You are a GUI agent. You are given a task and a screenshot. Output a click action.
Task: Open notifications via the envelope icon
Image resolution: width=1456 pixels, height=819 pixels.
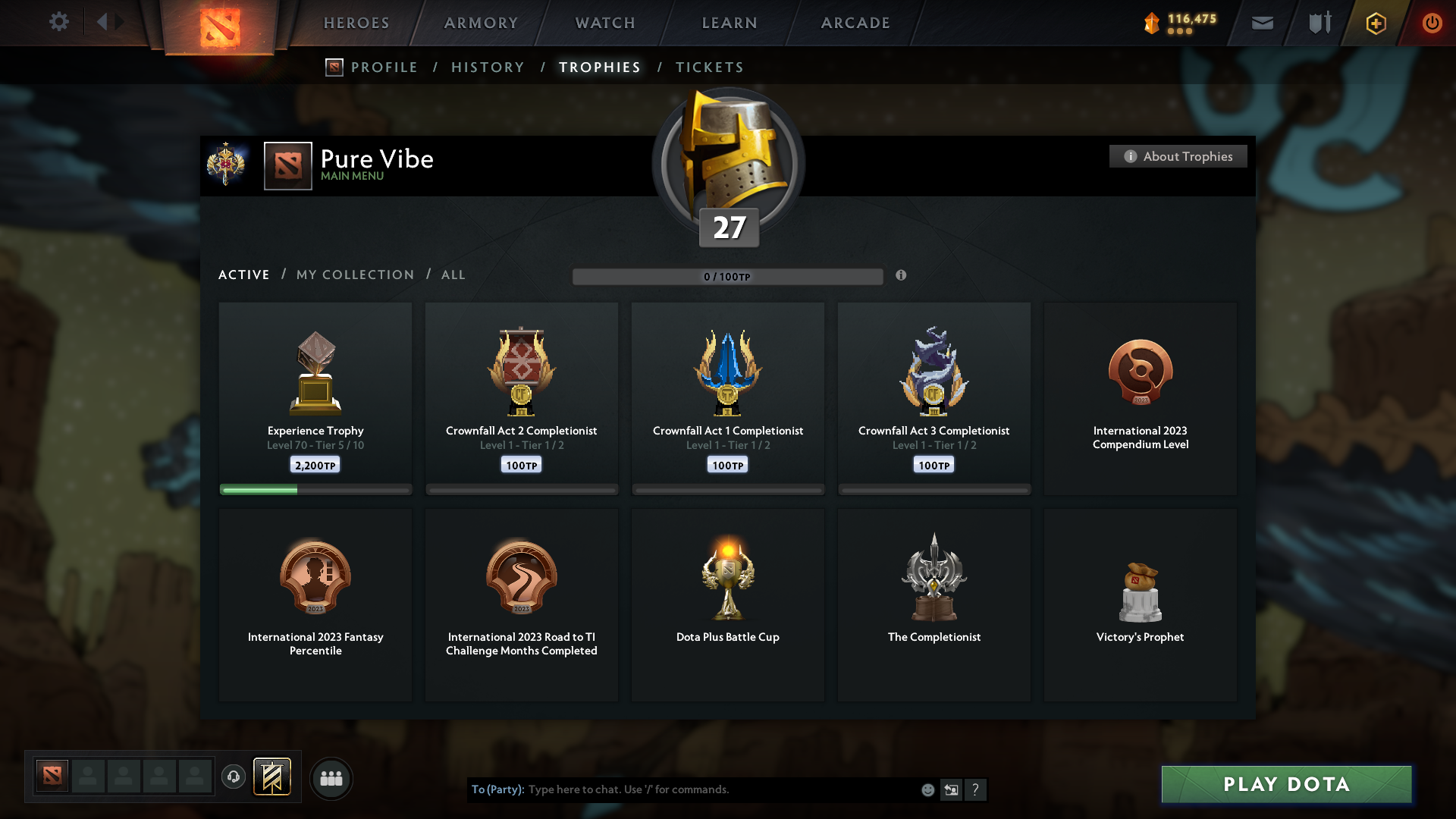(x=1261, y=23)
